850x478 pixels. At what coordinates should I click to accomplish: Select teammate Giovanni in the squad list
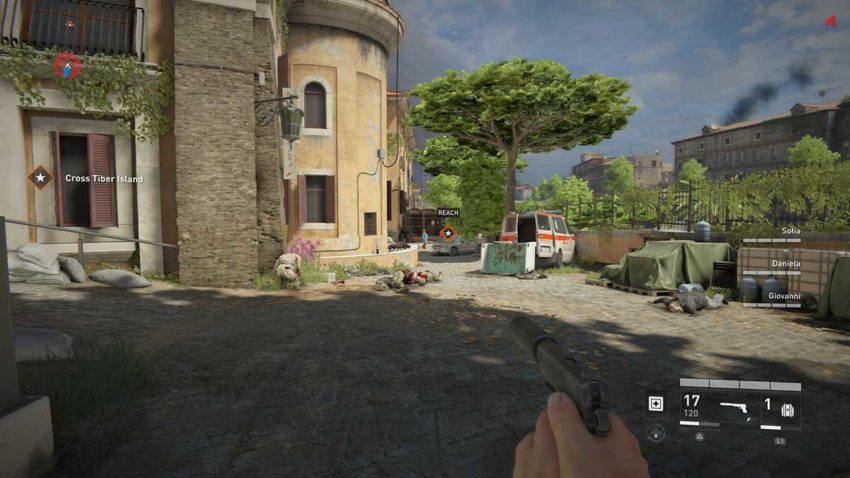tap(783, 296)
